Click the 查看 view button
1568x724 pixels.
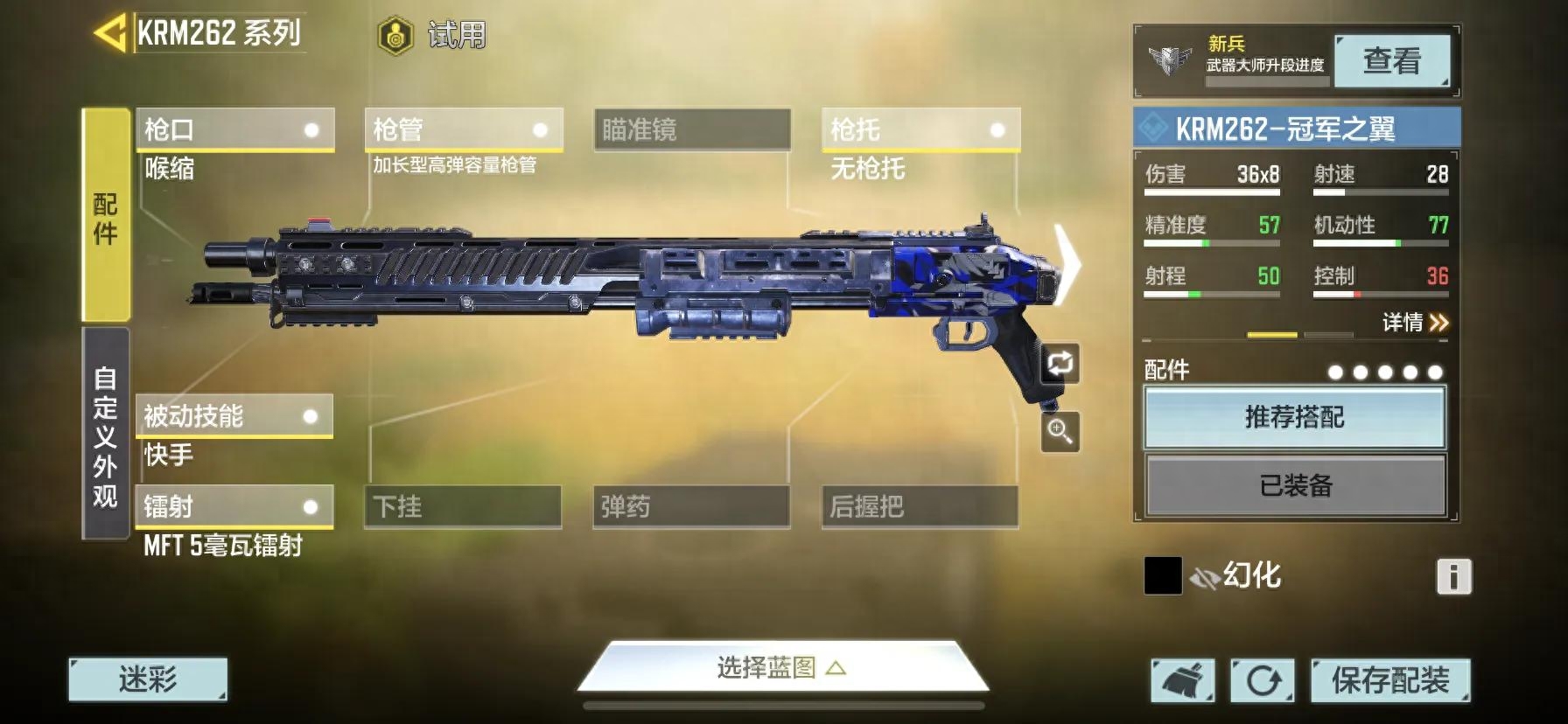[1391, 61]
